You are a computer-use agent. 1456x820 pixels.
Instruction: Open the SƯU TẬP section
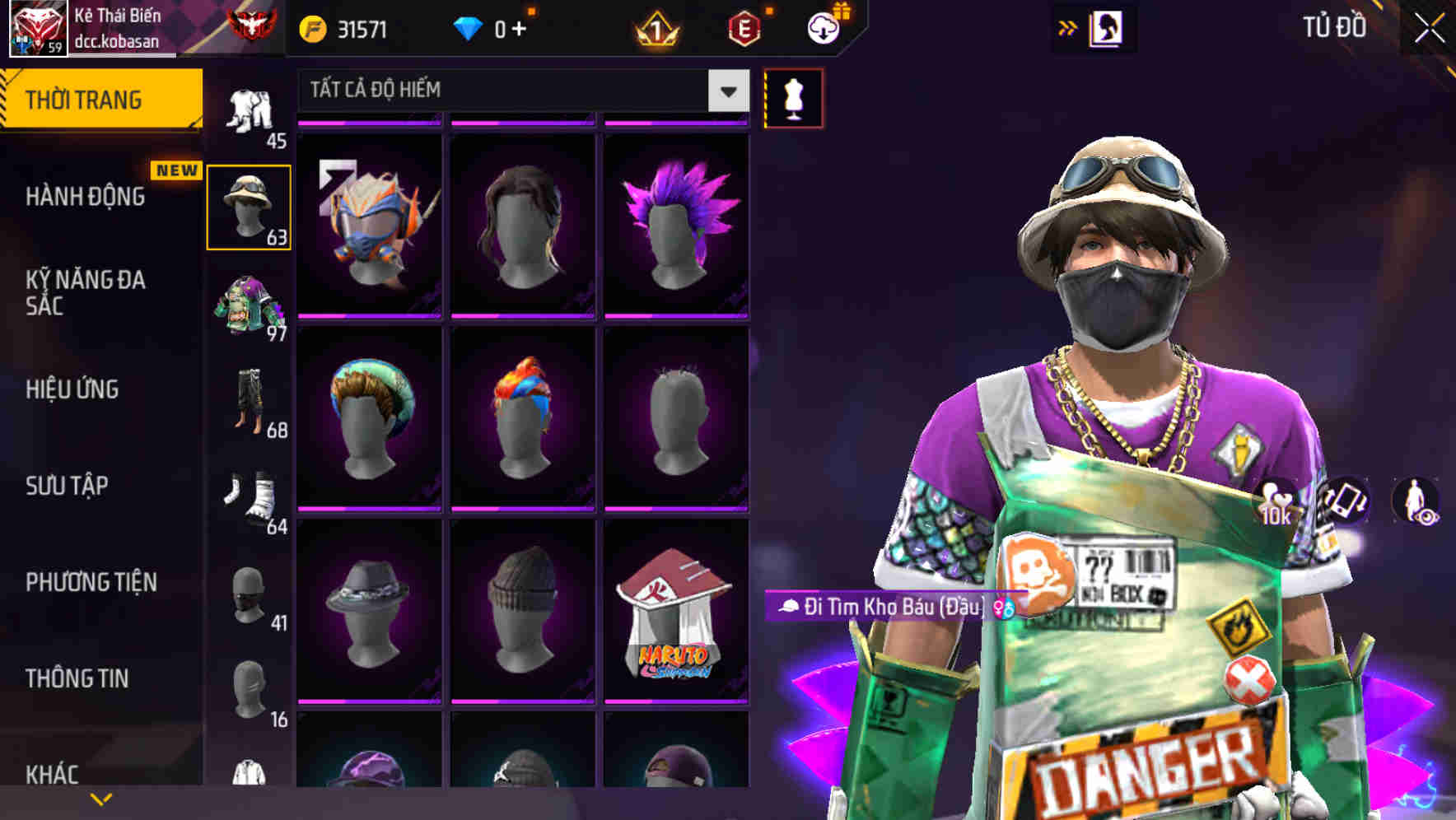click(x=66, y=487)
